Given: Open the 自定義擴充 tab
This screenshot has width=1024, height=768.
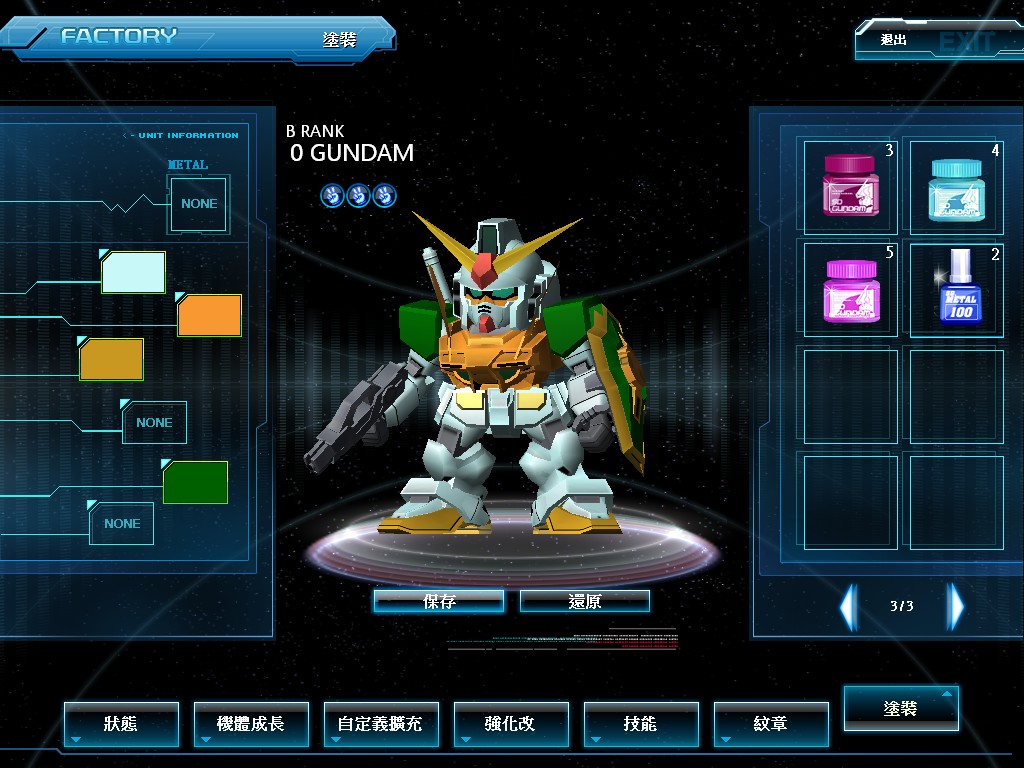Looking at the screenshot, I should click(381, 723).
